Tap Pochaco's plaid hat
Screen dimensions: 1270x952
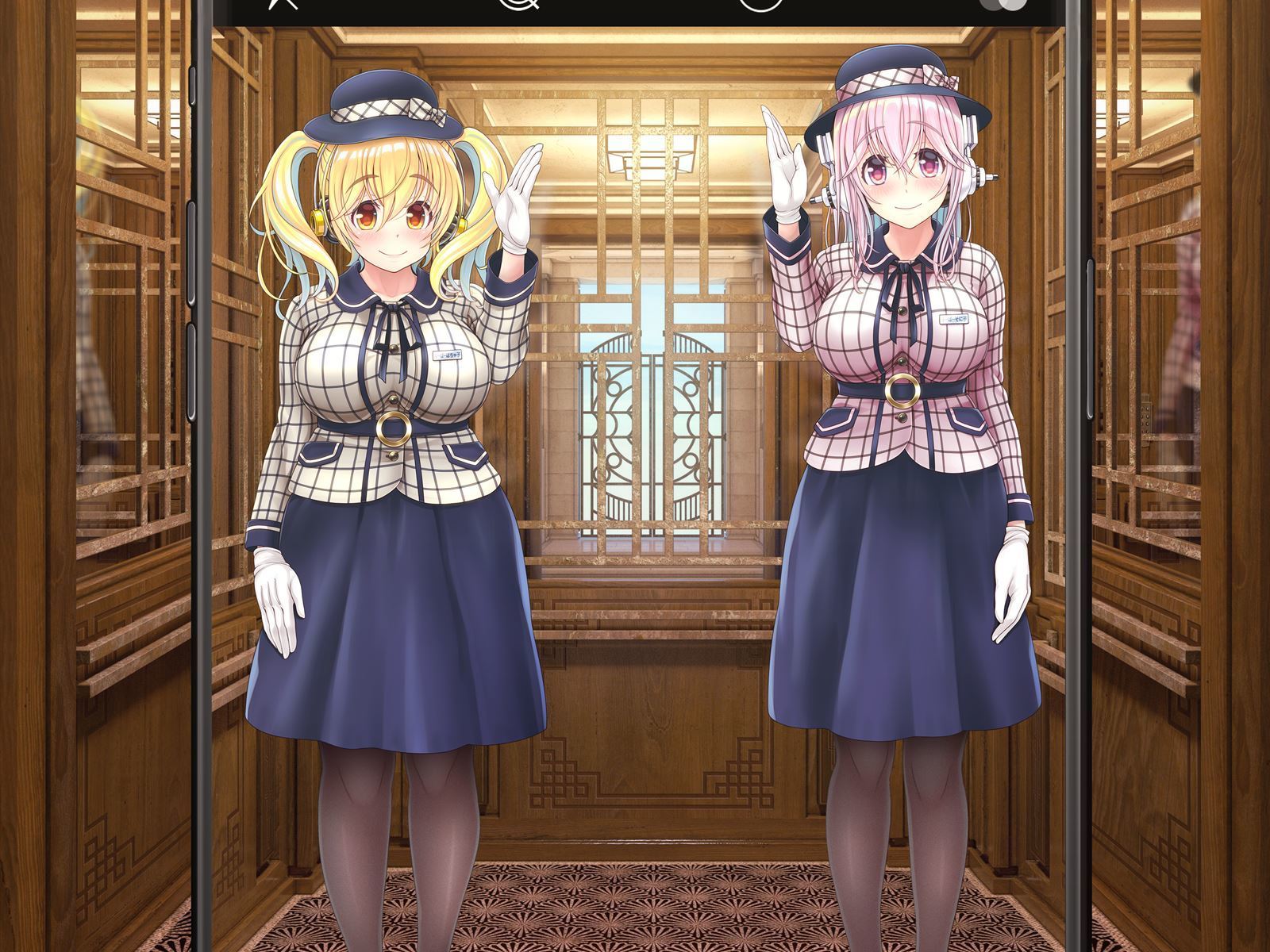pos(381,103)
